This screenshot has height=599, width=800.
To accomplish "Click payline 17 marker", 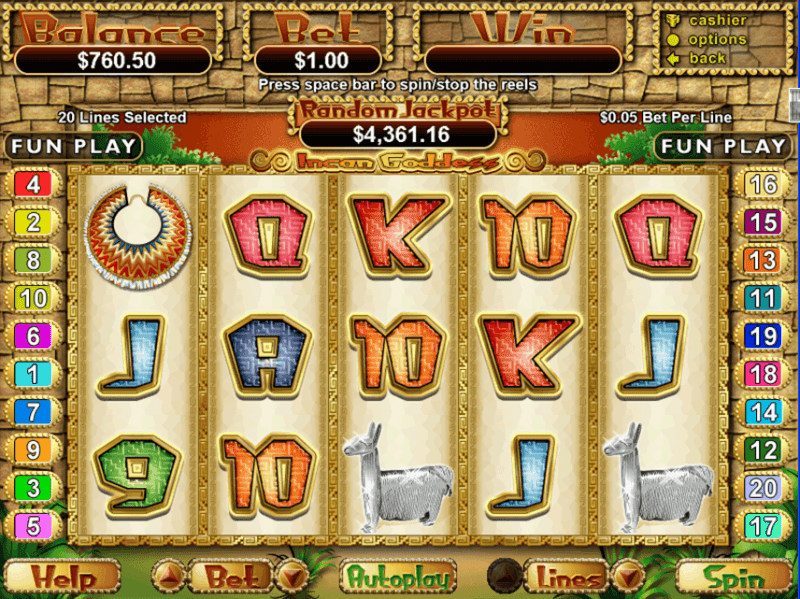I will click(763, 525).
